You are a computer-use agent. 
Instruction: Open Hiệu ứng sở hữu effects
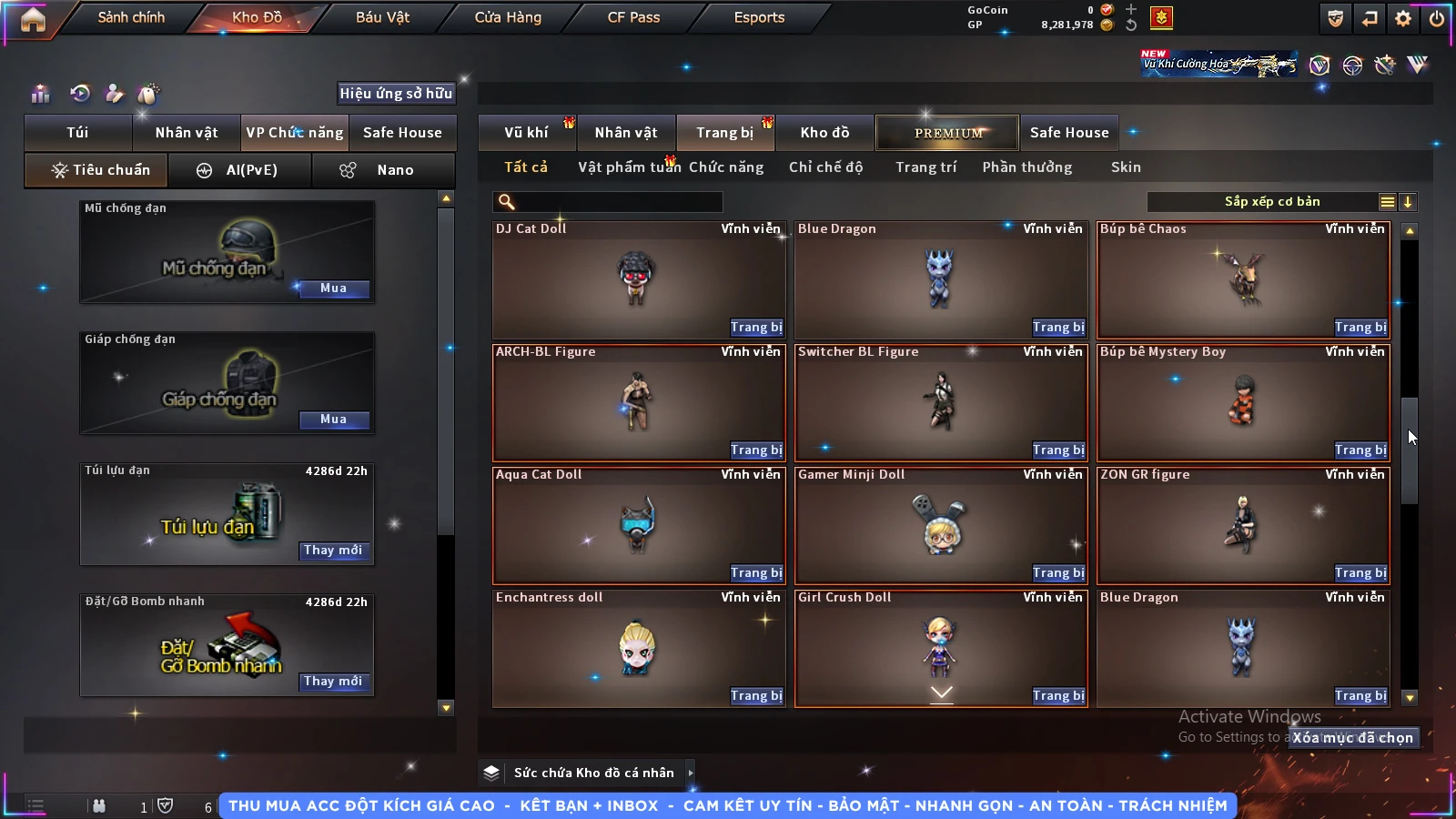coord(395,93)
